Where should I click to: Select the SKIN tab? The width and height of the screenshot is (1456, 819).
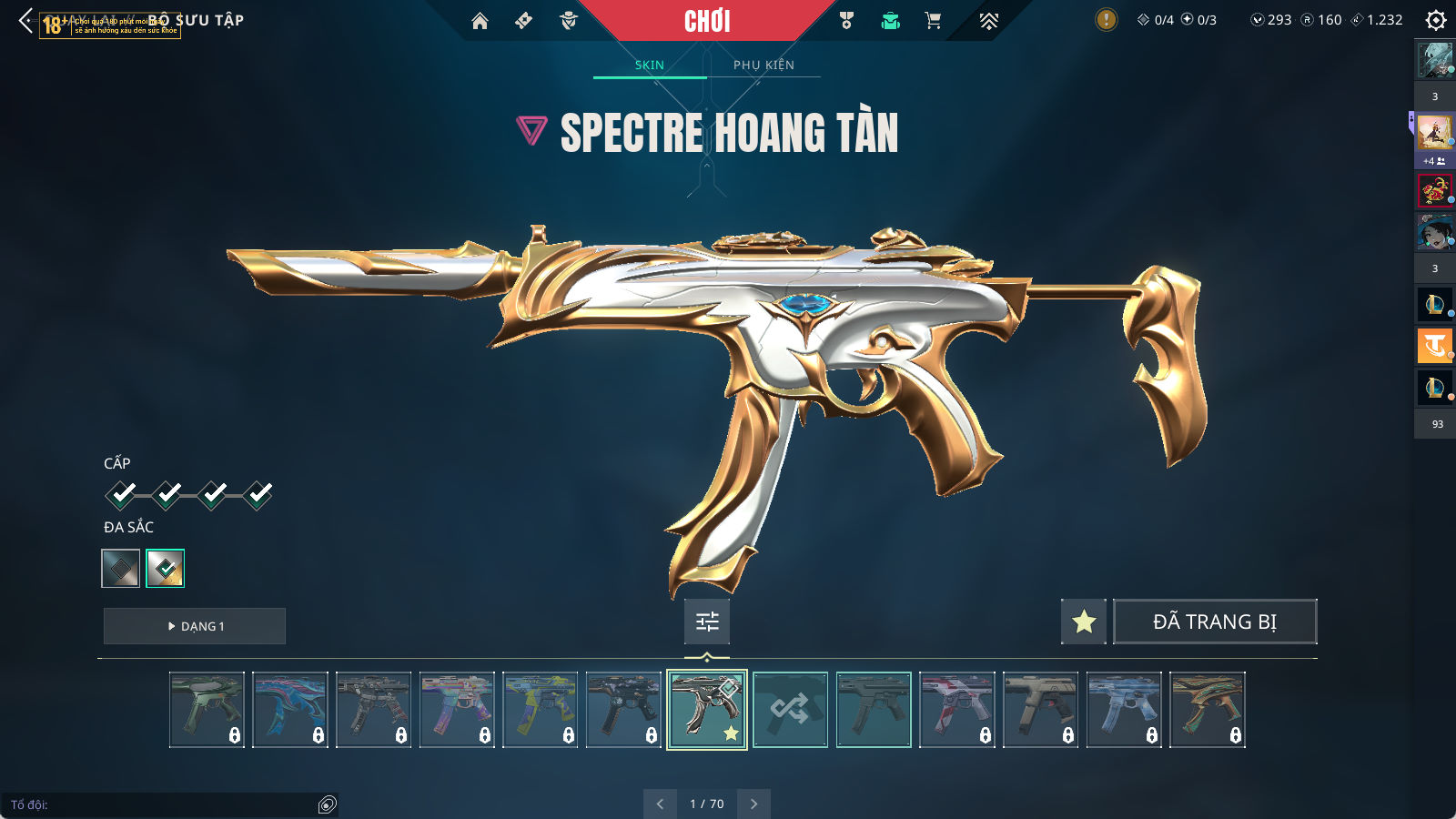[x=650, y=65]
